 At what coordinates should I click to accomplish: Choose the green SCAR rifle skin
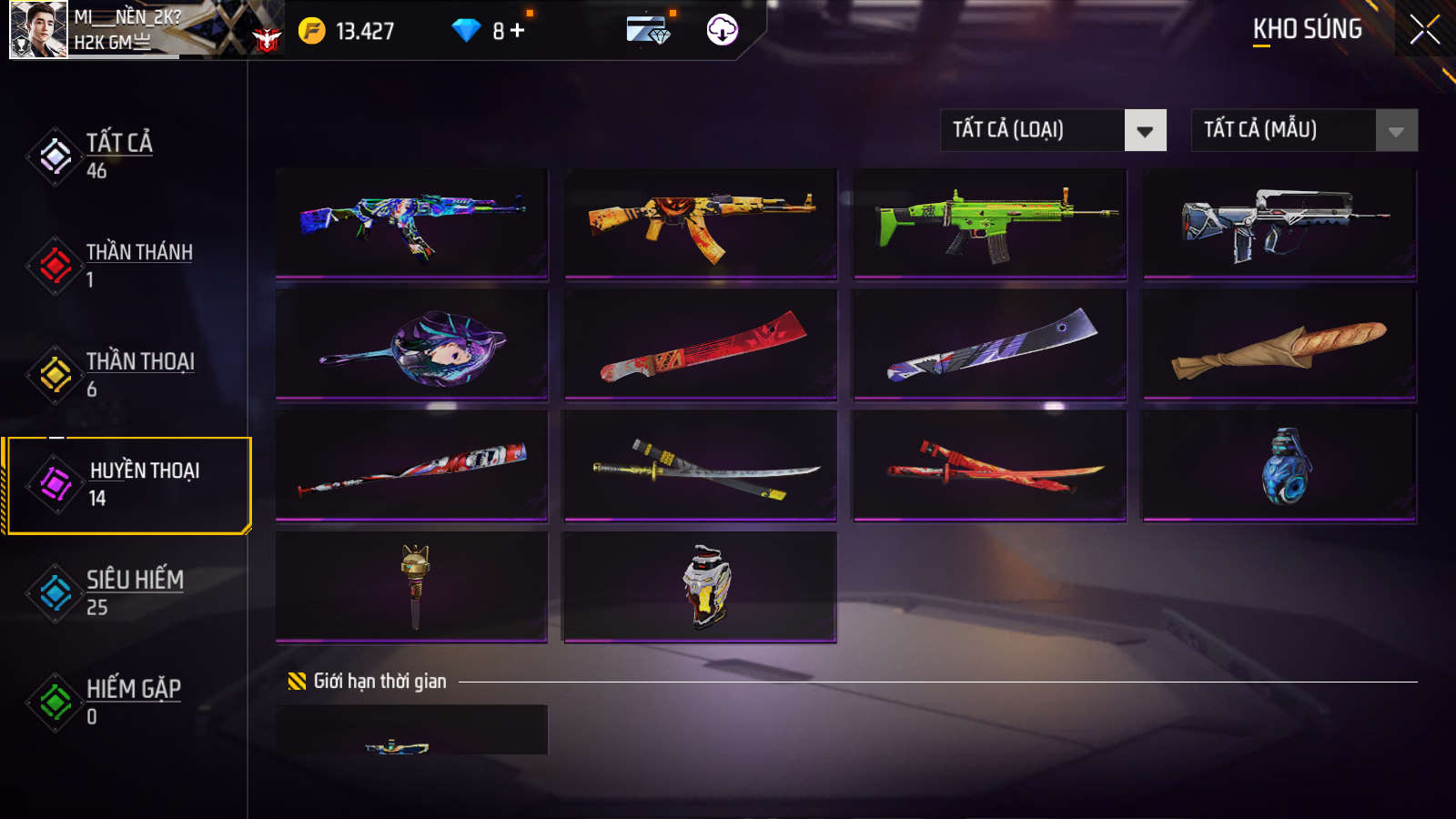tap(989, 222)
